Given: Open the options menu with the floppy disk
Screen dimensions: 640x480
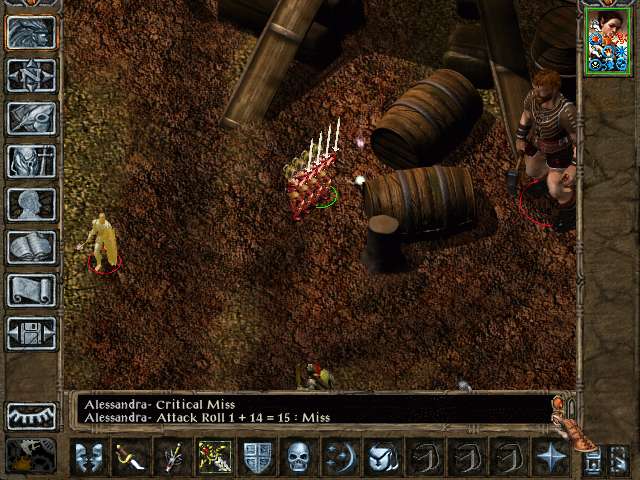Looking at the screenshot, I should tap(31, 334).
